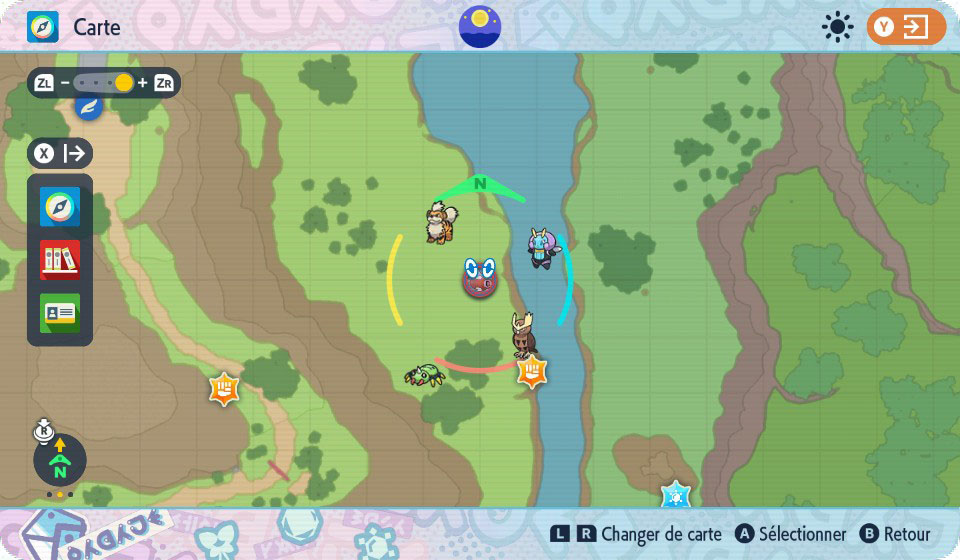Expand the side panel with the arrow button
Image resolution: width=960 pixels, height=560 pixels.
pyautogui.click(x=61, y=153)
